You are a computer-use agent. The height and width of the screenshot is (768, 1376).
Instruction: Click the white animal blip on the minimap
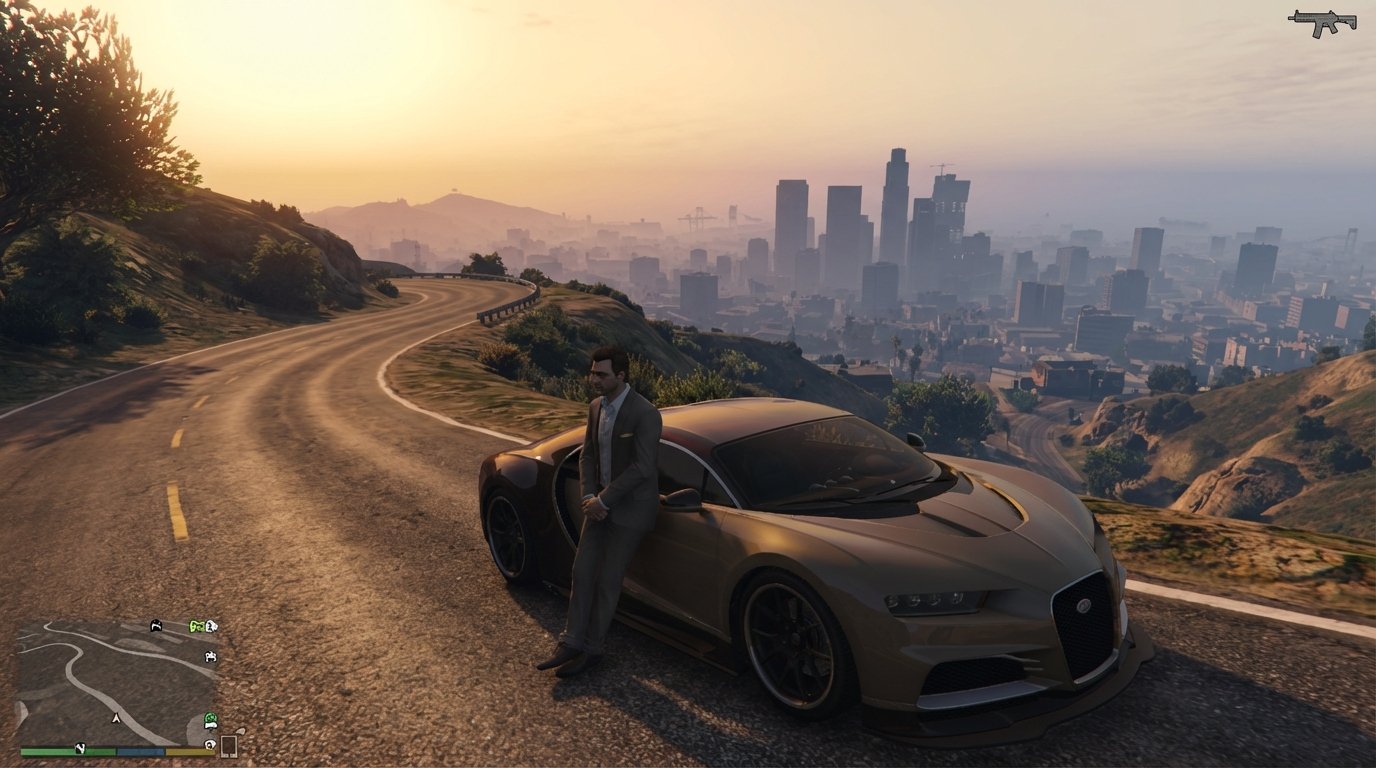coord(211,657)
